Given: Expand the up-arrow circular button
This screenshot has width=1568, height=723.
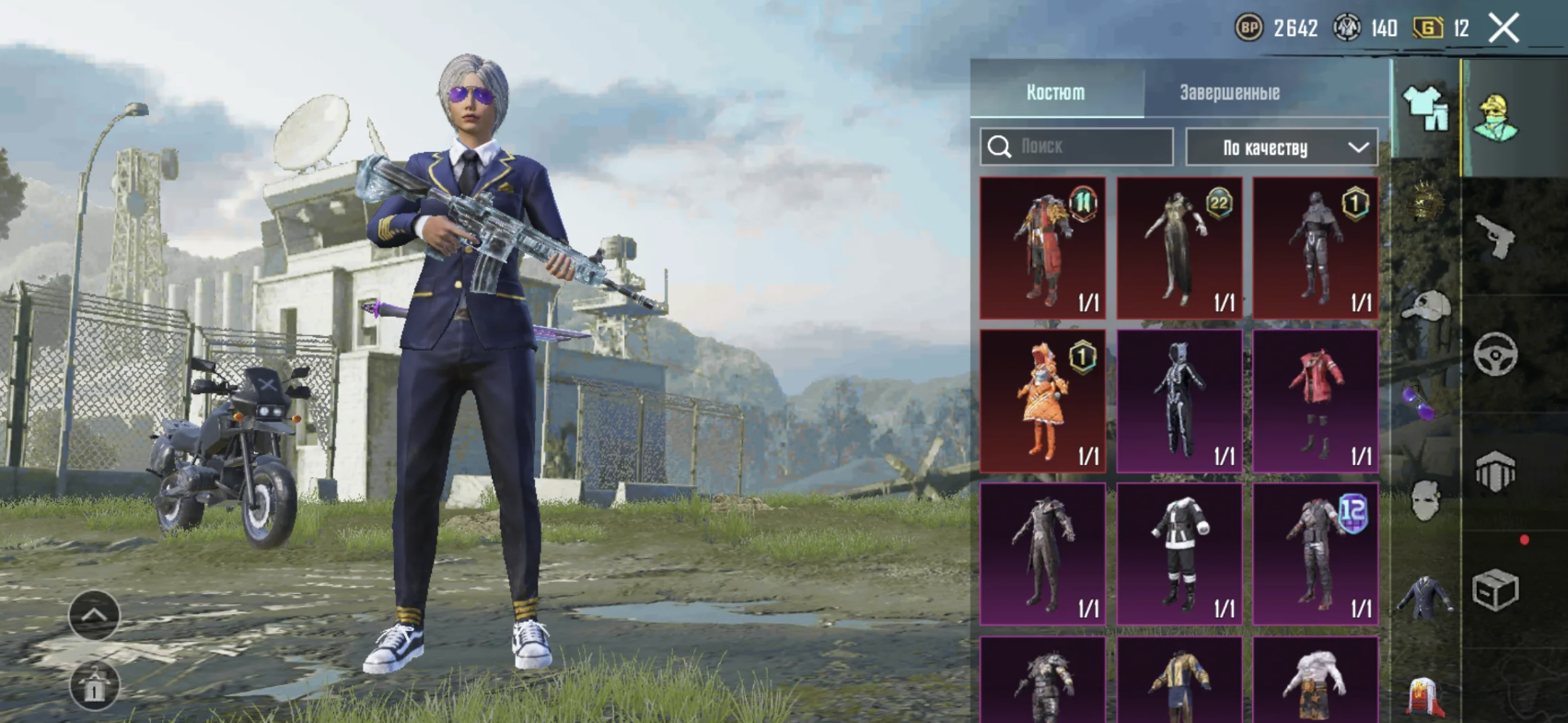Looking at the screenshot, I should (94, 615).
